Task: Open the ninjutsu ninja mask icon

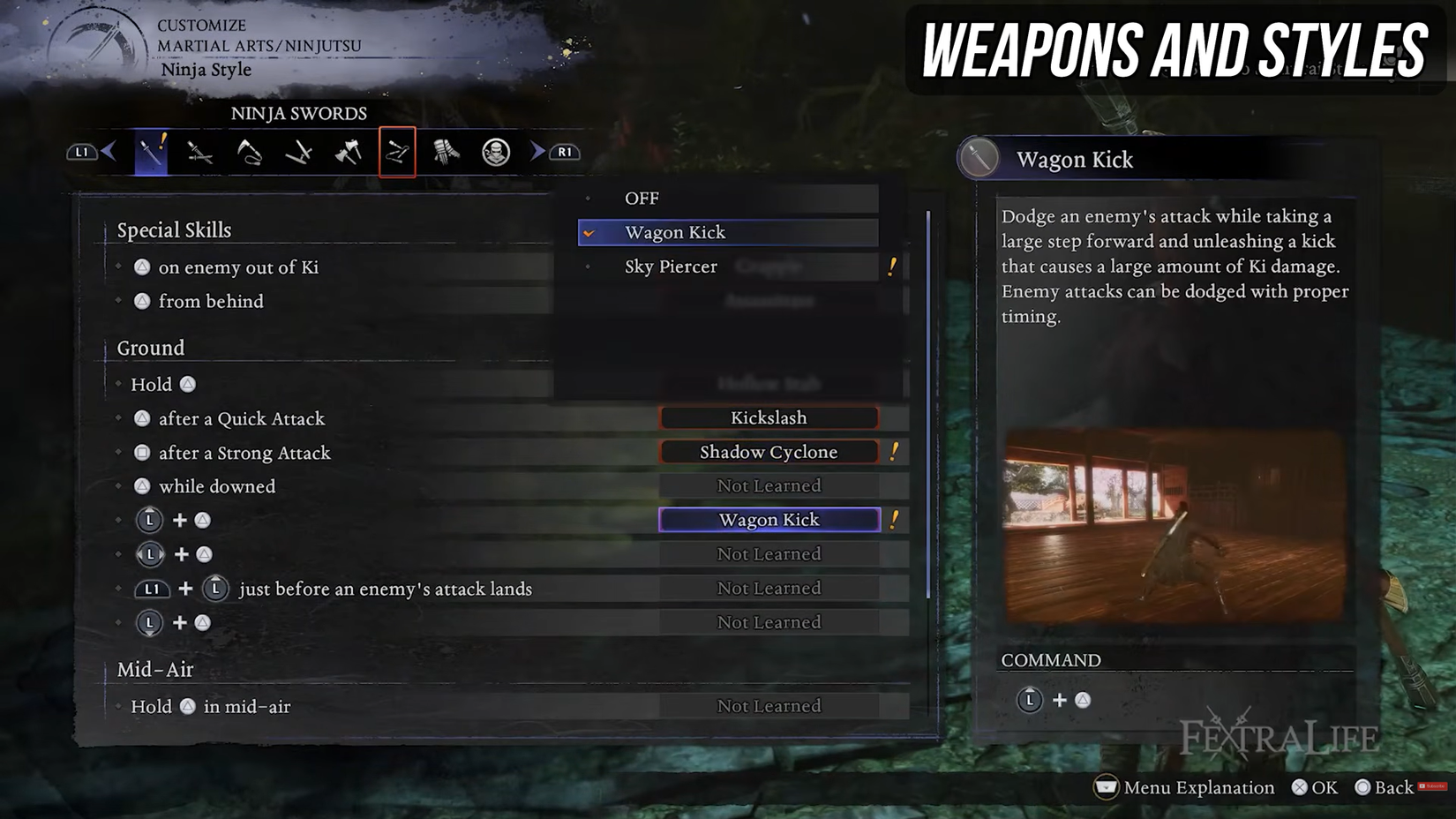Action: (495, 151)
